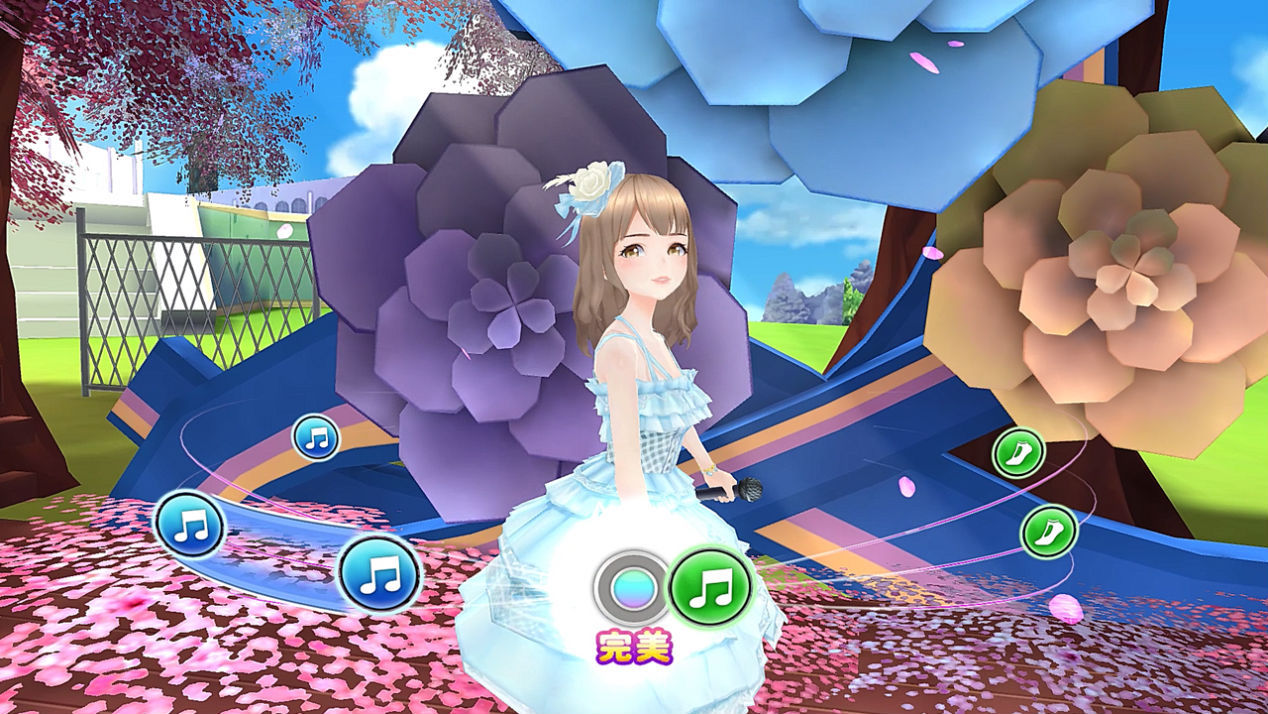Tap the gray ring hit target

pos(631,589)
